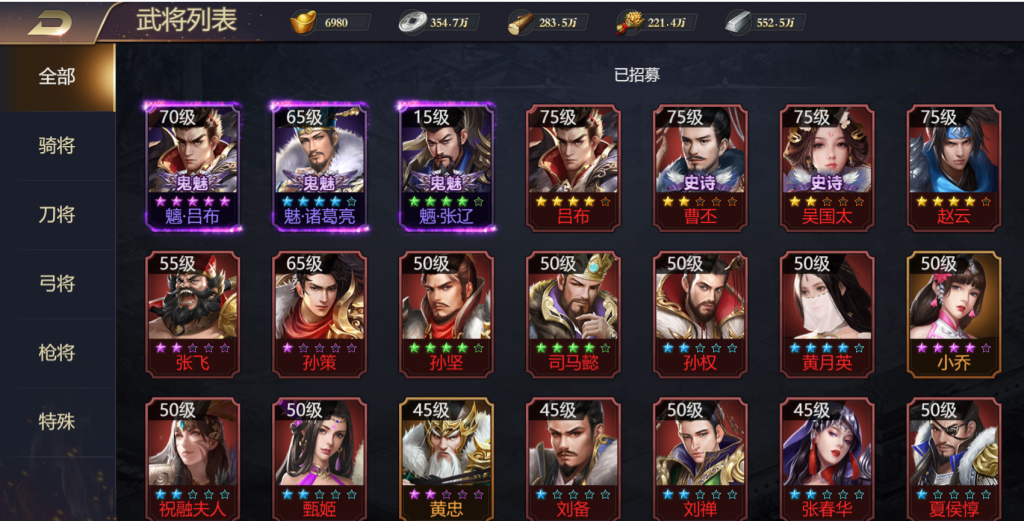Select the 张飞 general card

(x=193, y=313)
